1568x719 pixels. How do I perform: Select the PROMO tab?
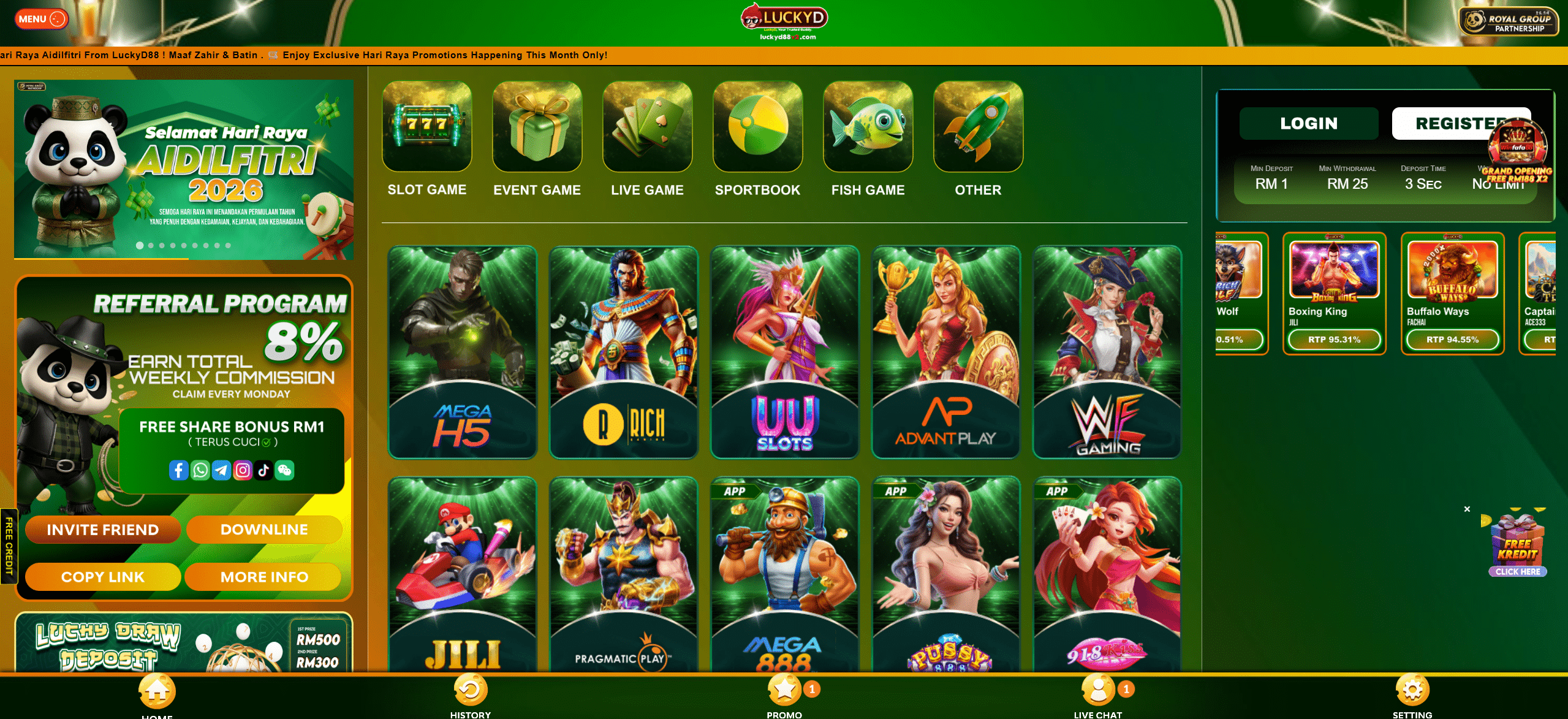784,690
